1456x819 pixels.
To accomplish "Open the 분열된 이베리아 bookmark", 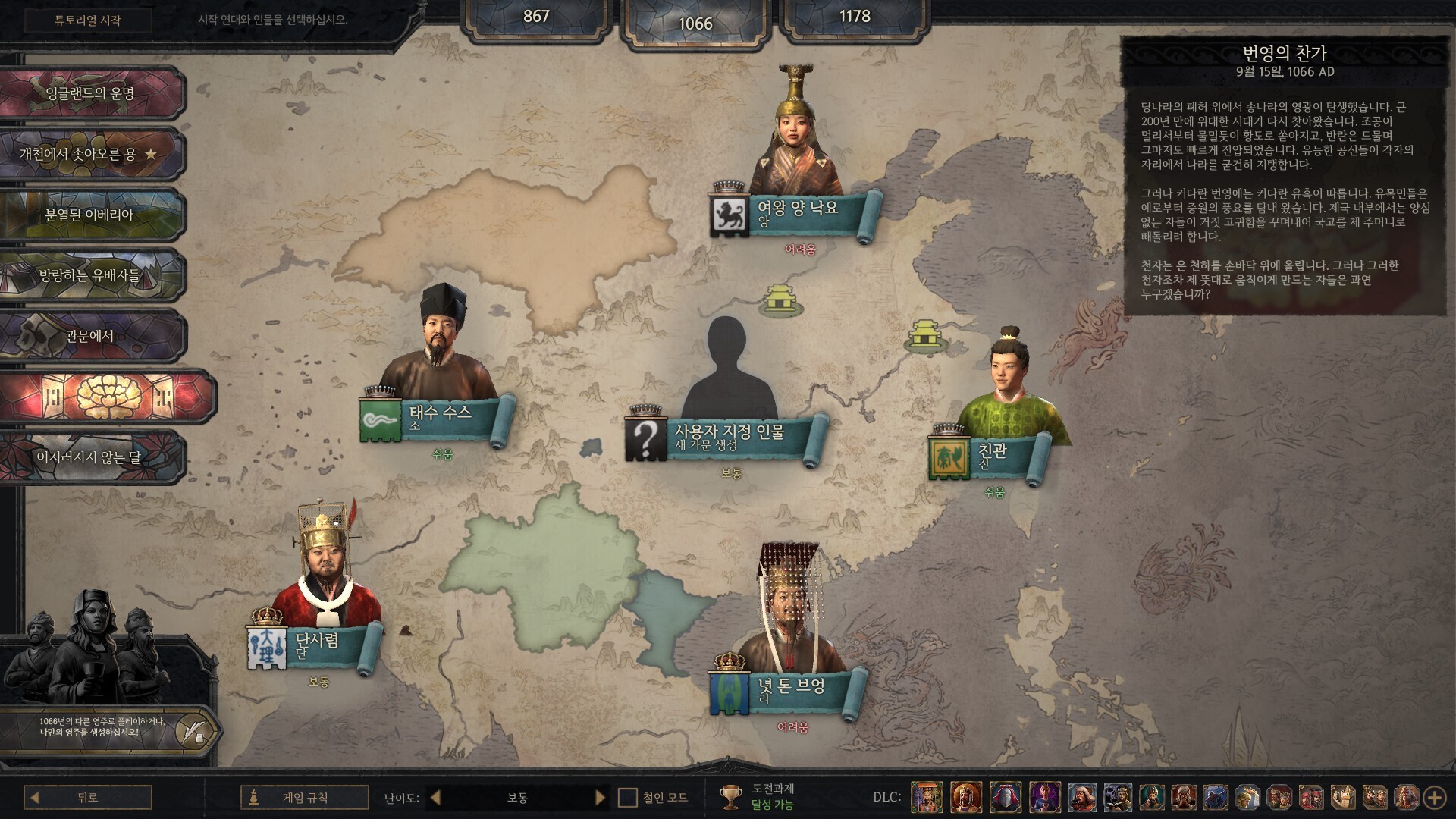I will pos(90,215).
